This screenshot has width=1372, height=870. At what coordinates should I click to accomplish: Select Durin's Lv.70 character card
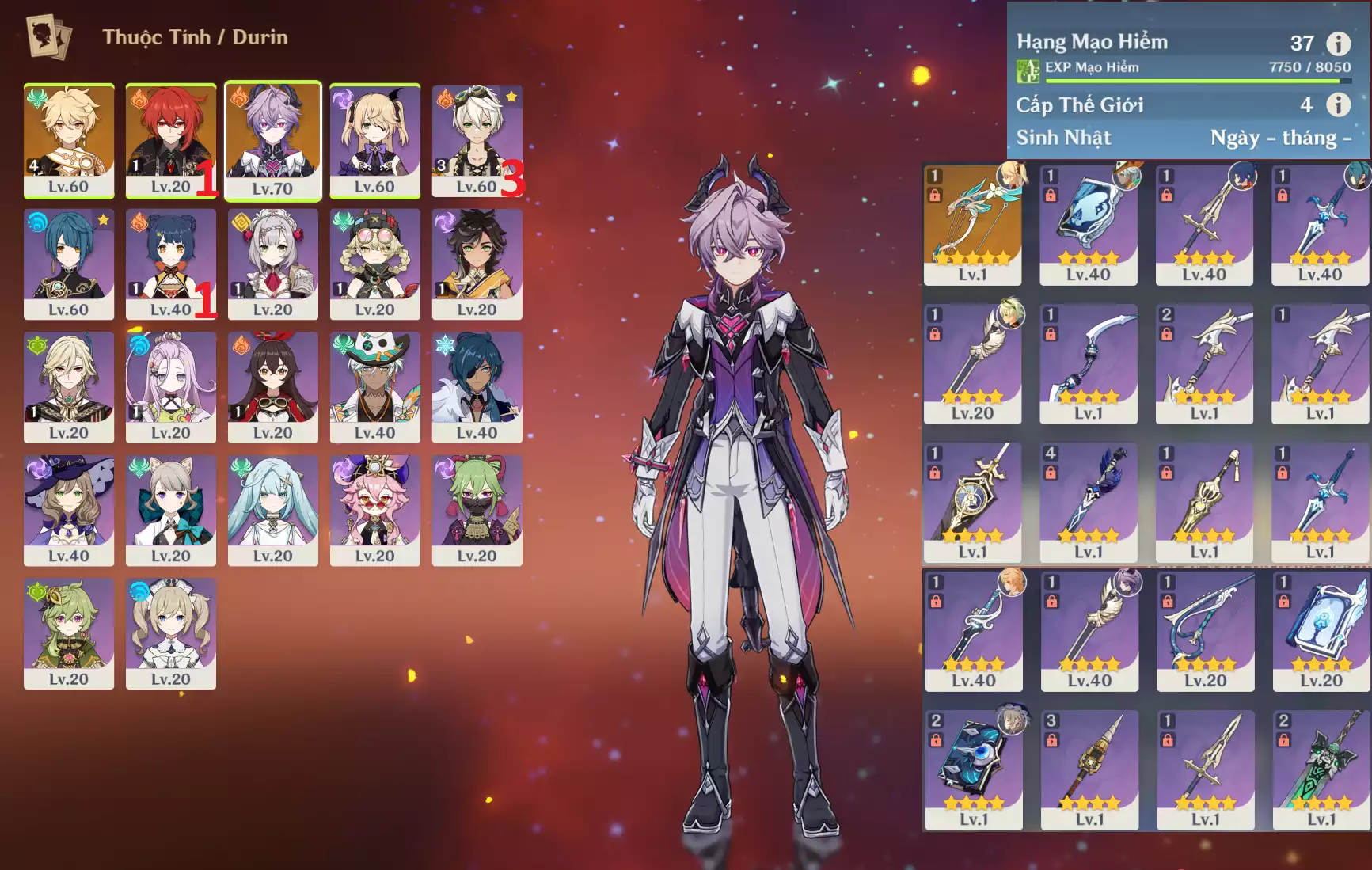[272, 140]
